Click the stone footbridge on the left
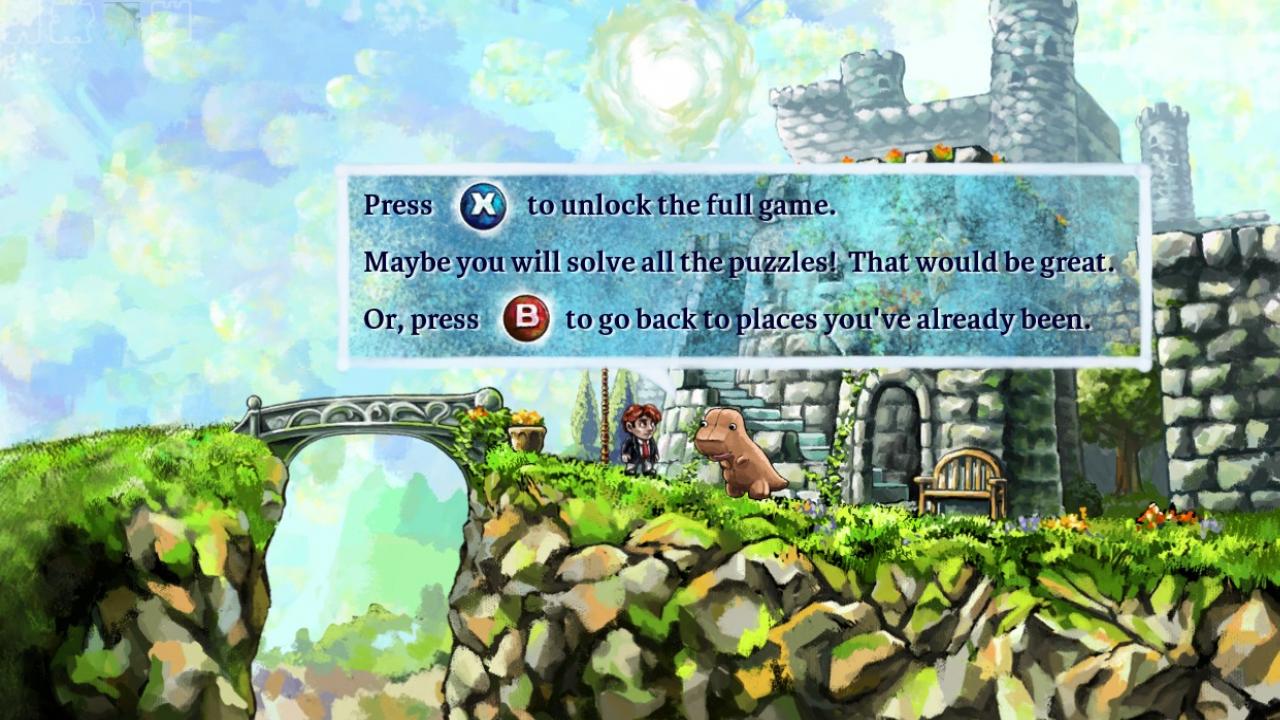The height and width of the screenshot is (720, 1280). pyautogui.click(x=370, y=415)
